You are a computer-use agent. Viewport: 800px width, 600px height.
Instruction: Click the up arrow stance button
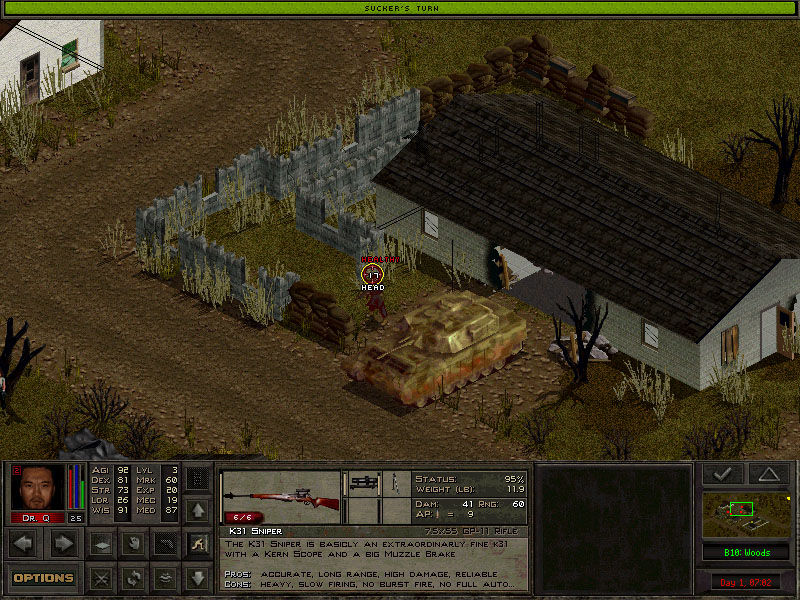tap(198, 511)
